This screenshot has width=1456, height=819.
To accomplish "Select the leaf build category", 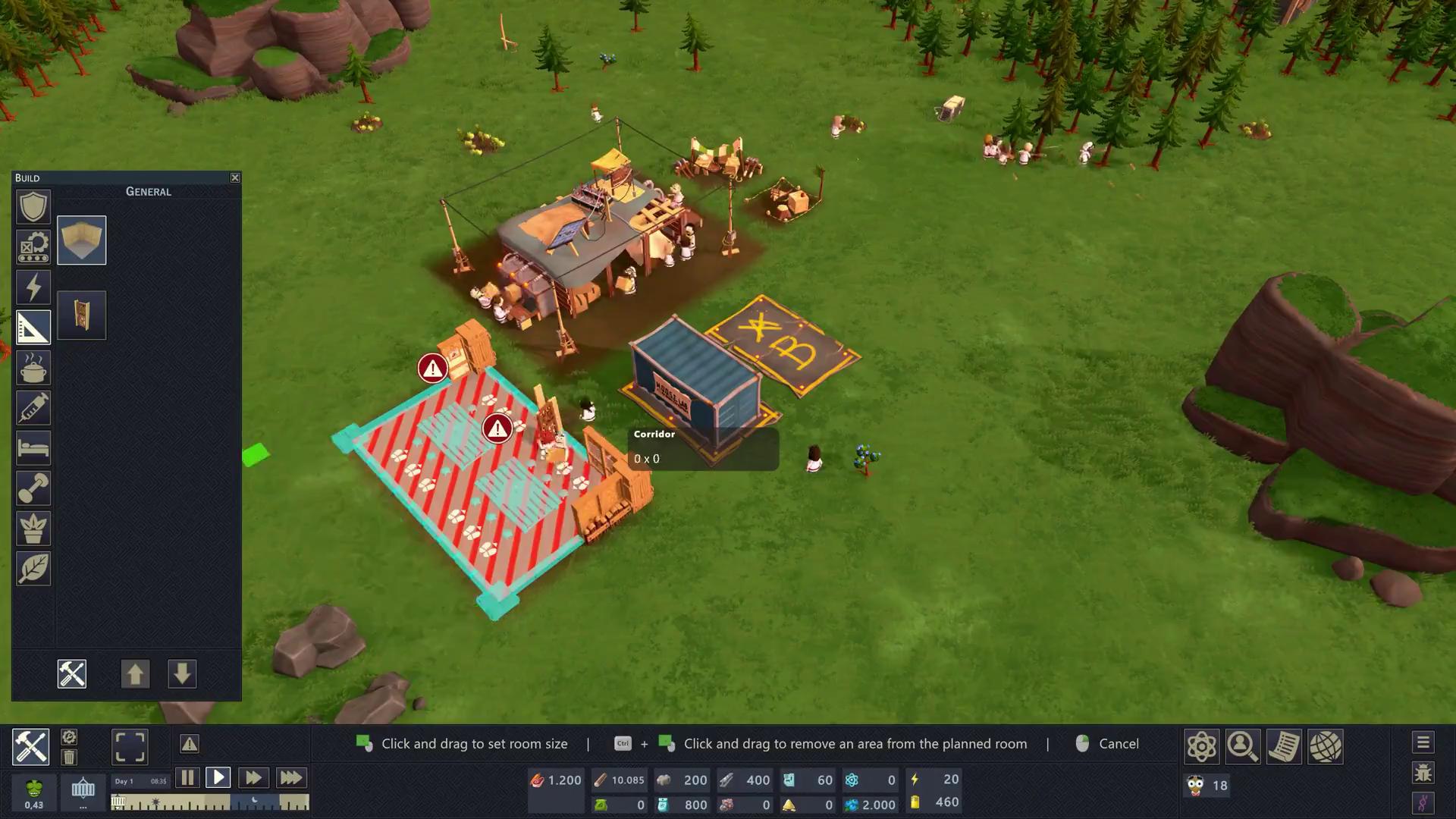I will [x=33, y=569].
